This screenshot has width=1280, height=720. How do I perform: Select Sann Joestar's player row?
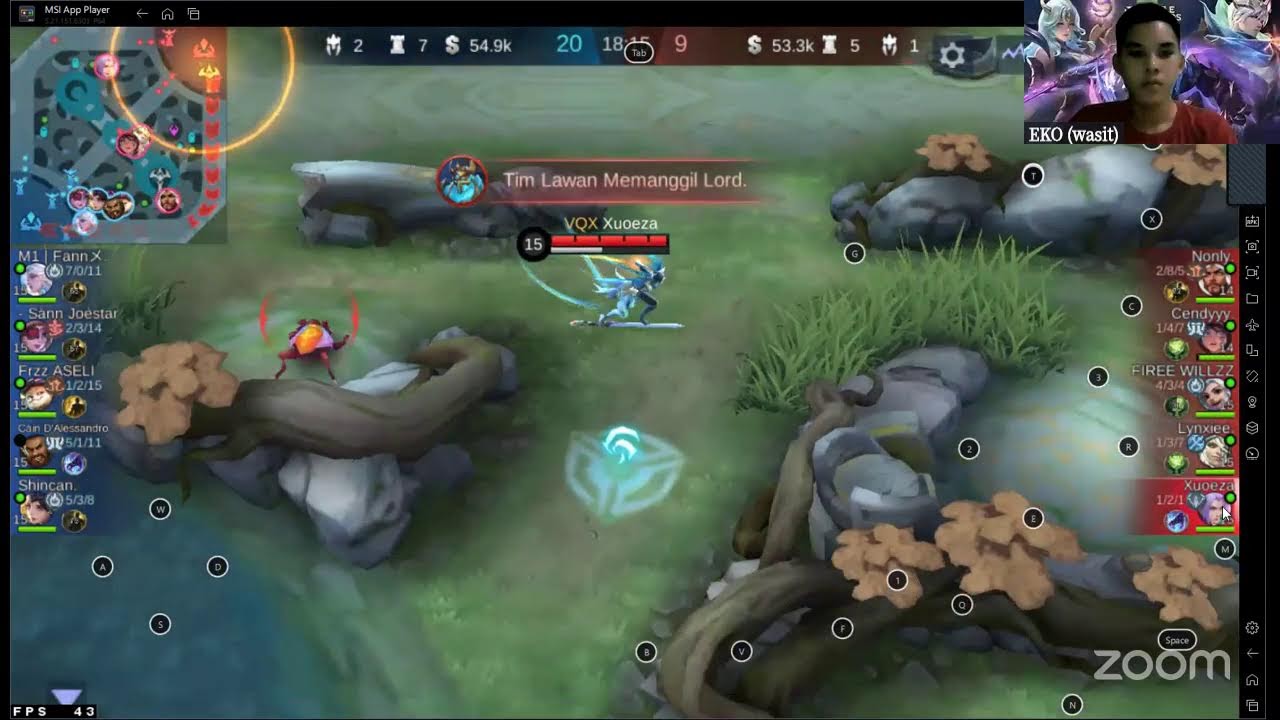62,331
